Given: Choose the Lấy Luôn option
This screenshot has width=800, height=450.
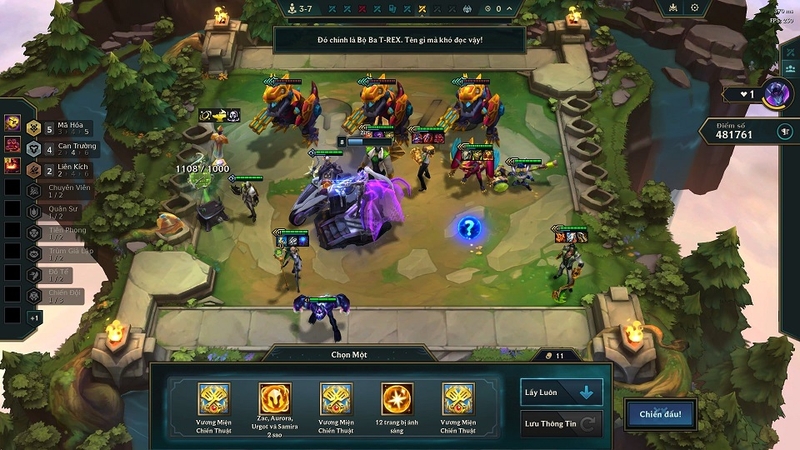Looking at the screenshot, I should click(561, 391).
